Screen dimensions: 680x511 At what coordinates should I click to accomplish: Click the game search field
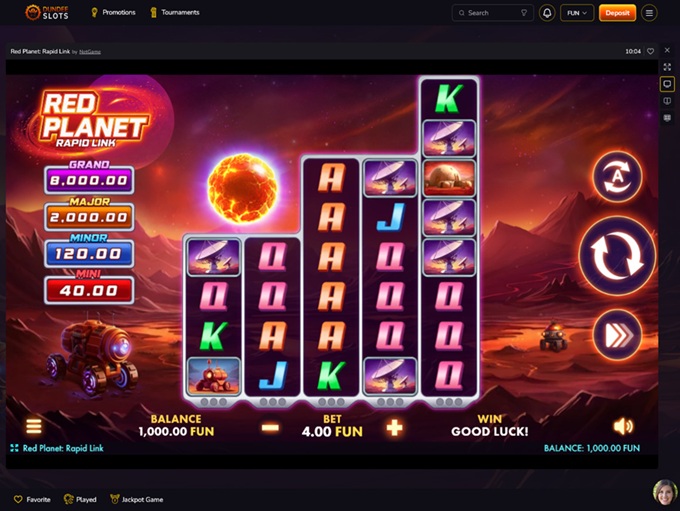coord(492,13)
